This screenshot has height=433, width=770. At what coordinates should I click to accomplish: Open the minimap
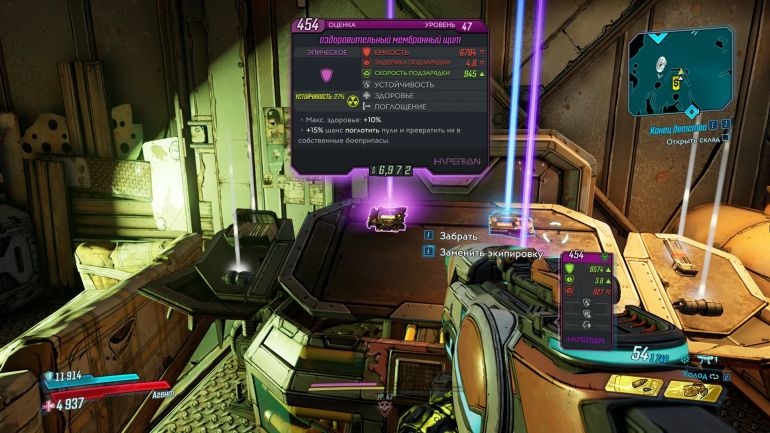pyautogui.click(x=680, y=70)
